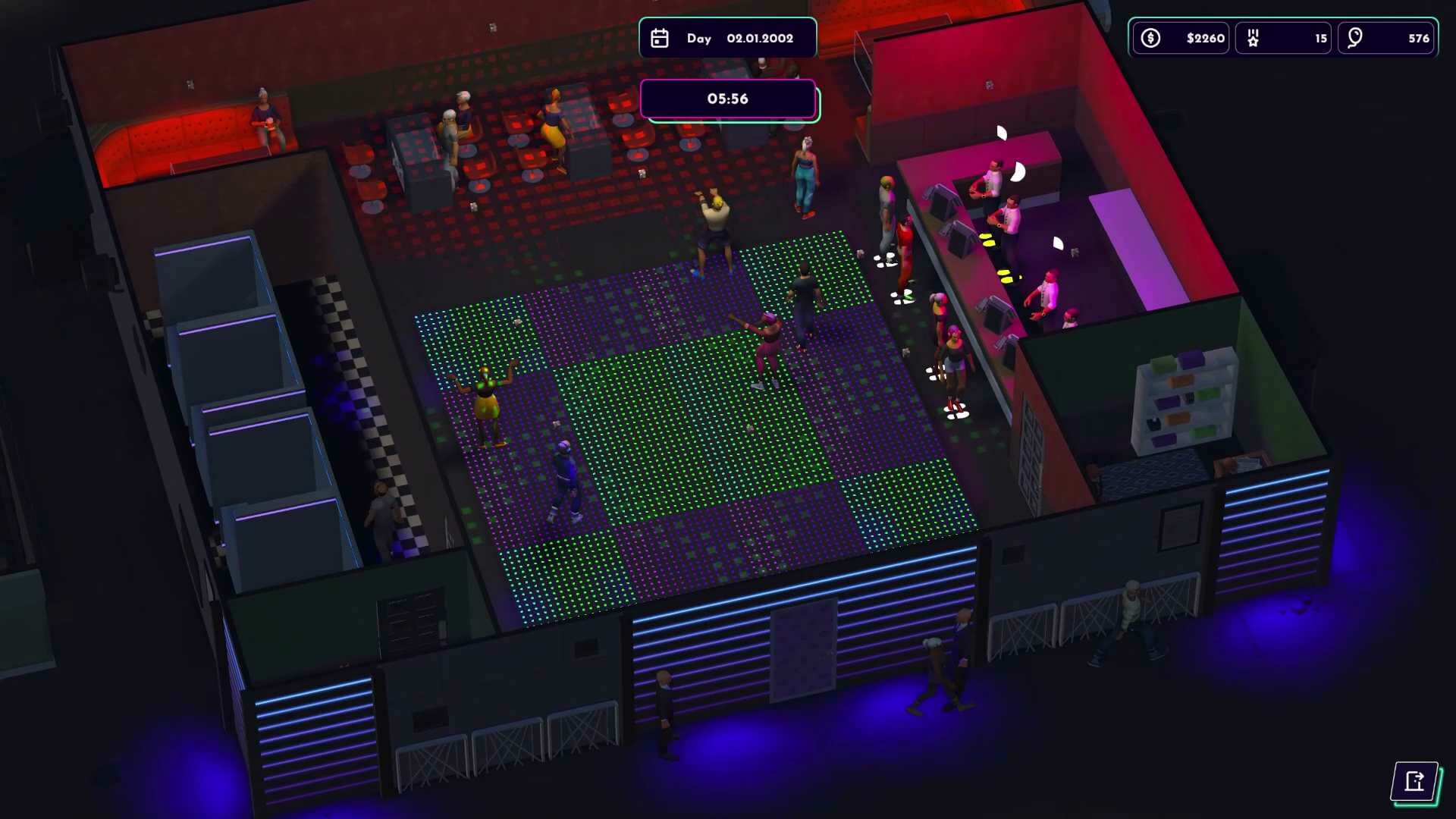1456x819 pixels.
Task: Click the dollar coin money icon
Action: coord(1150,37)
